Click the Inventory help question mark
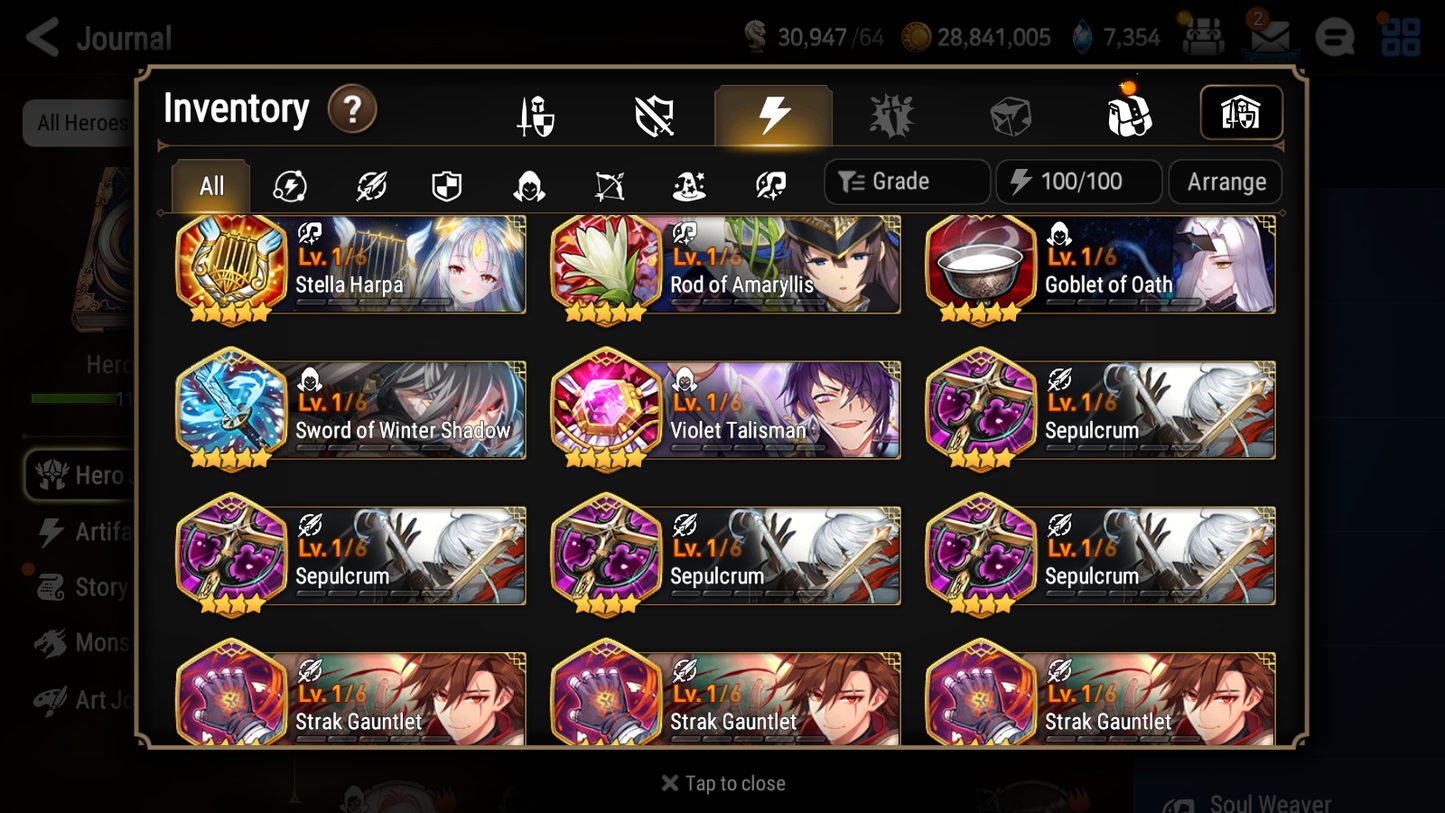The height and width of the screenshot is (813, 1445). click(x=352, y=110)
